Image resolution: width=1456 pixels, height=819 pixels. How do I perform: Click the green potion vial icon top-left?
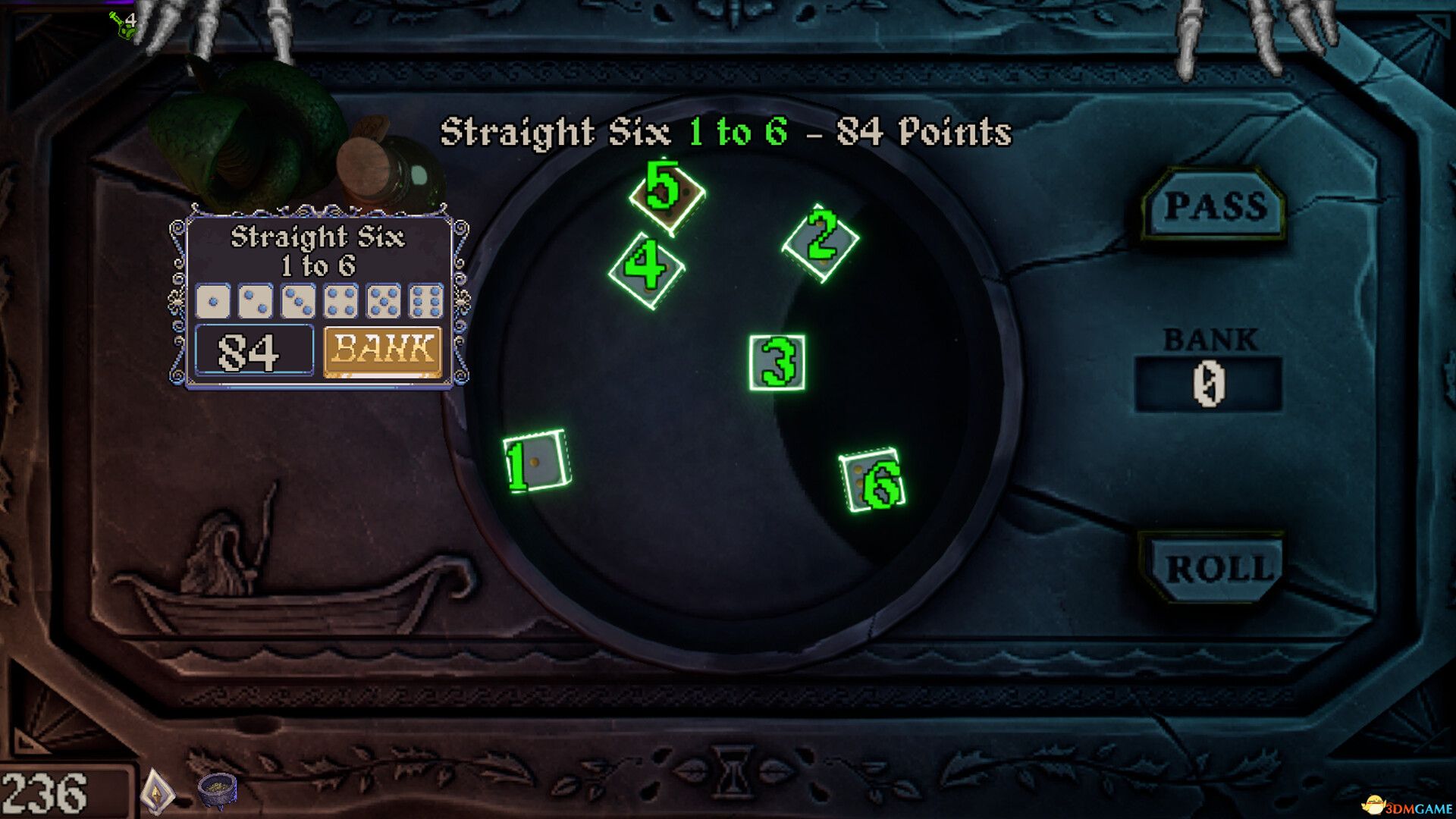(x=121, y=24)
